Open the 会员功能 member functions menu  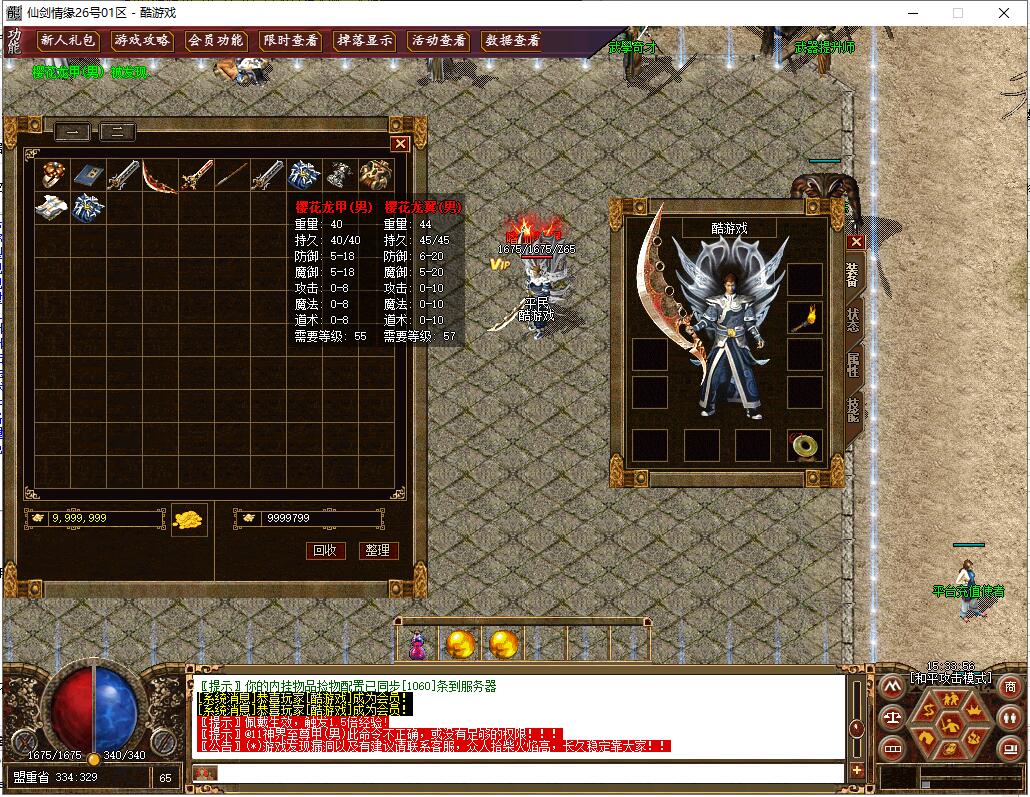pyautogui.click(x=217, y=41)
